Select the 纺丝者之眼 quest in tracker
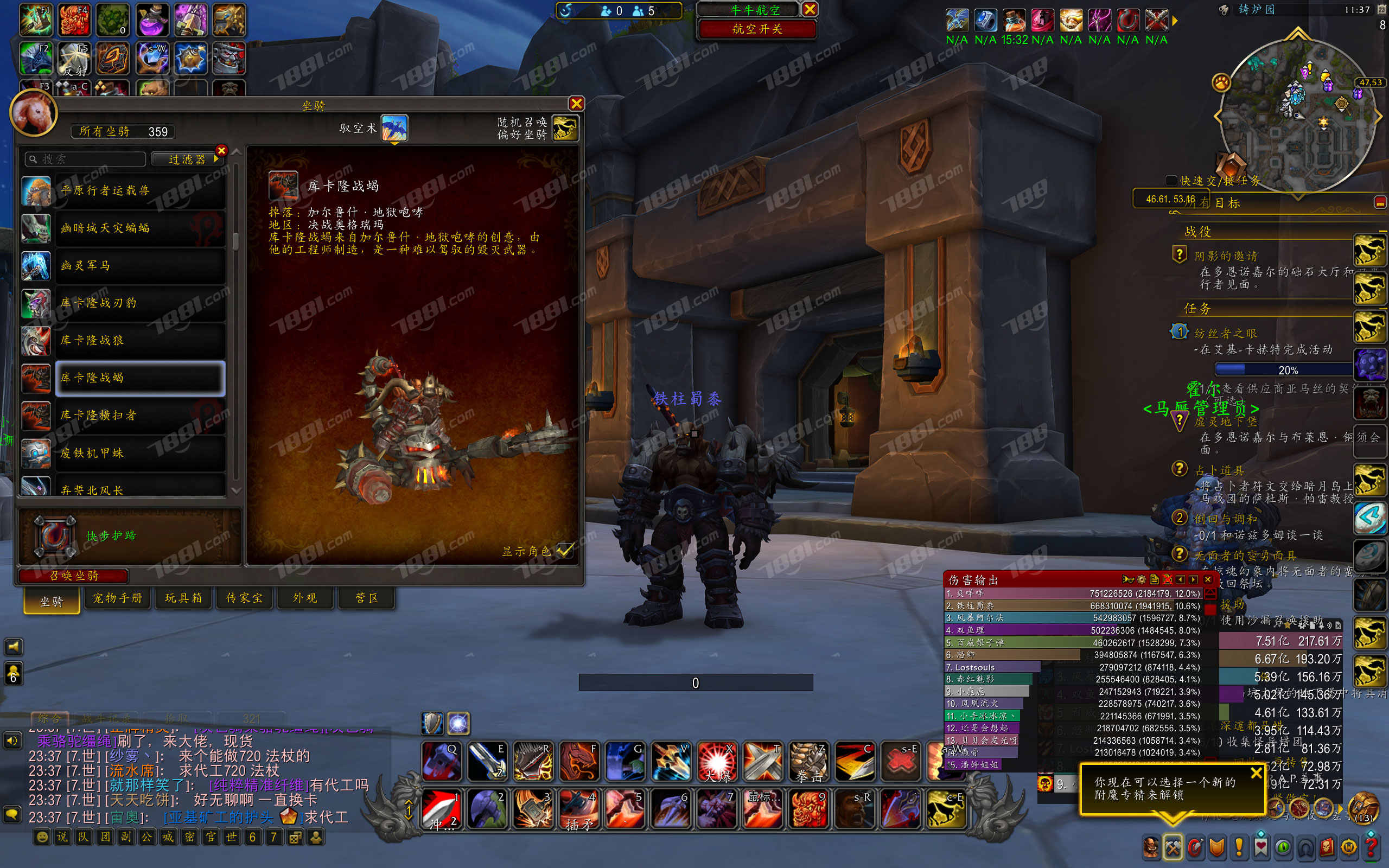Viewport: 1389px width, 868px height. [x=1226, y=334]
